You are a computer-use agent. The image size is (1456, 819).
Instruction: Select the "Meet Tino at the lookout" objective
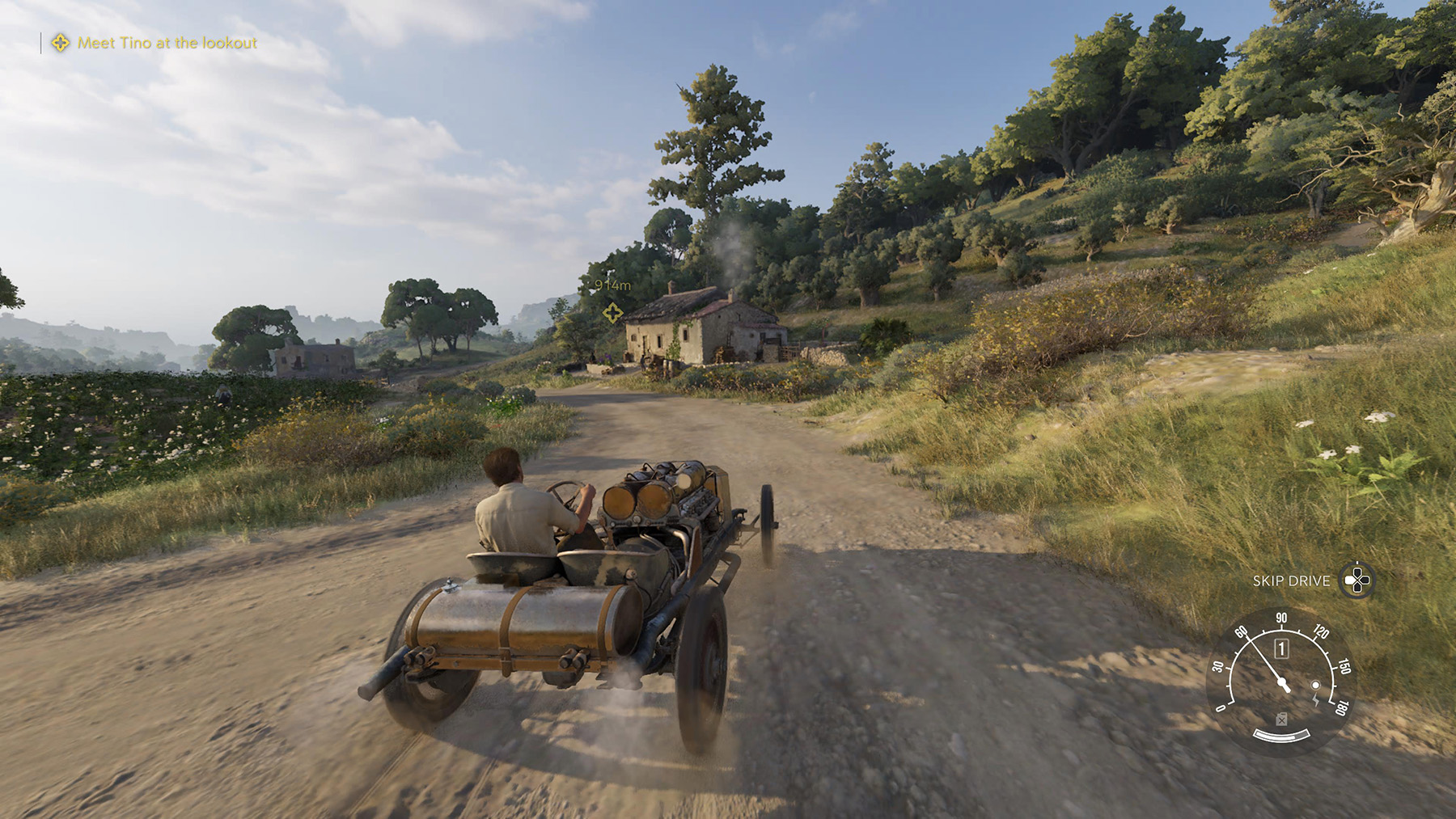tap(167, 43)
